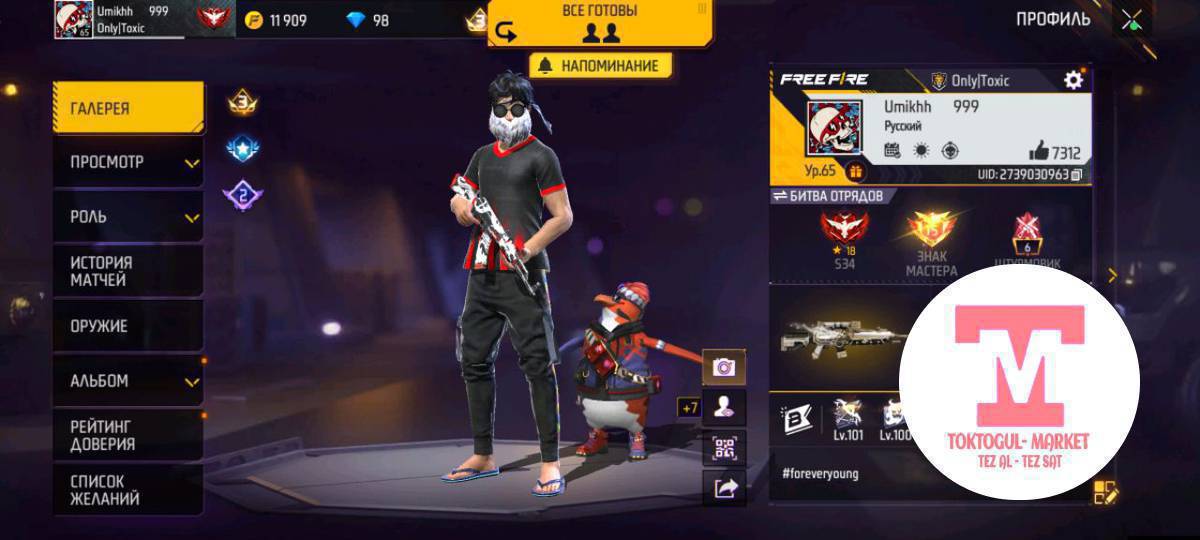Like the profile with thumbs-up

click(1037, 152)
